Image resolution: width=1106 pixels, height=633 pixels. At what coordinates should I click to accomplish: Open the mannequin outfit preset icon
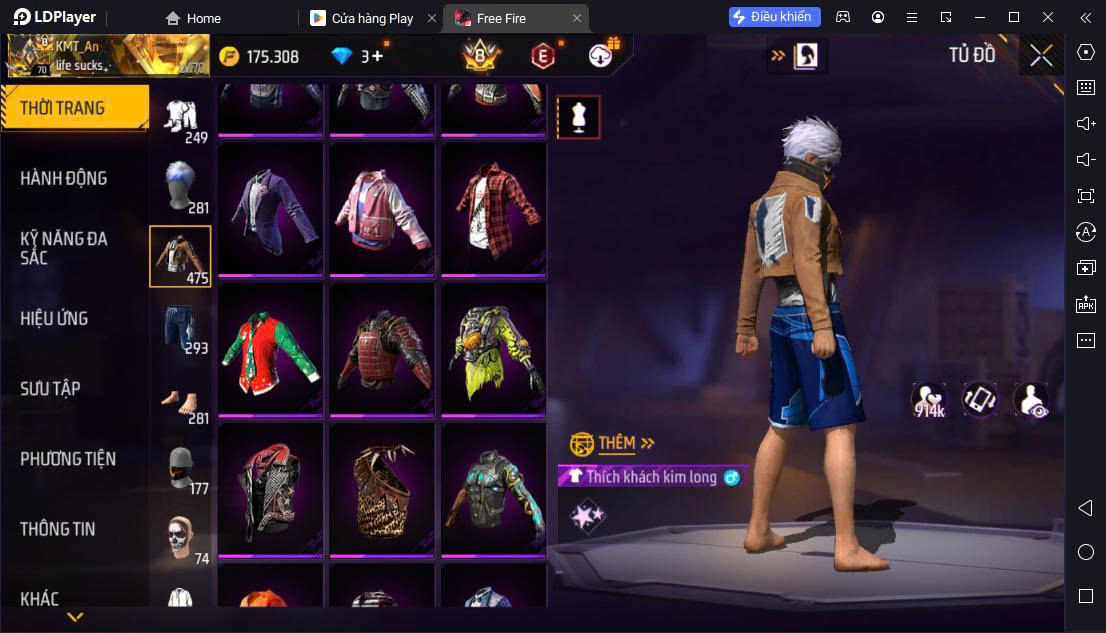pyautogui.click(x=578, y=117)
